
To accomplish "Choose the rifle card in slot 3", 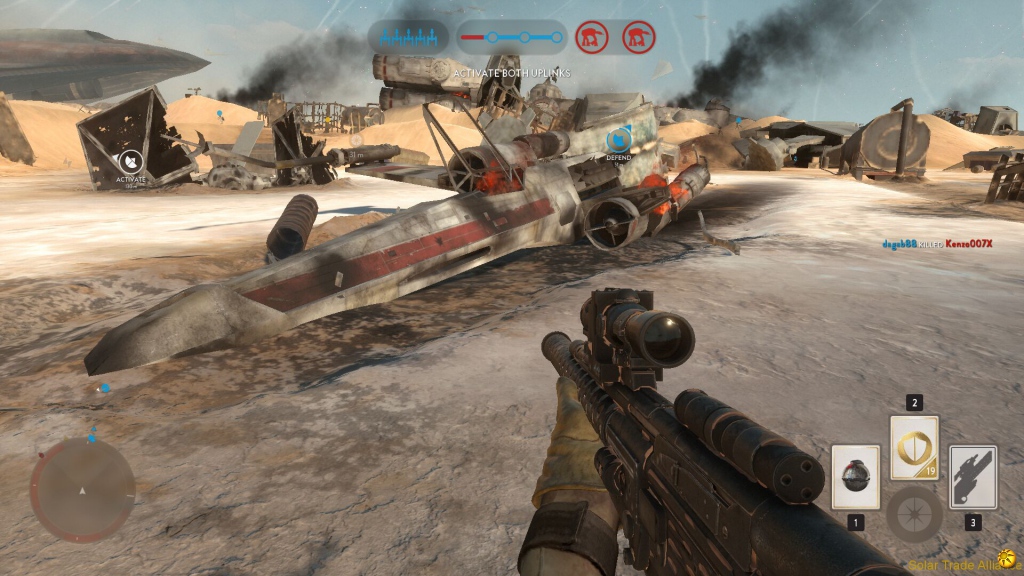I will 972,477.
